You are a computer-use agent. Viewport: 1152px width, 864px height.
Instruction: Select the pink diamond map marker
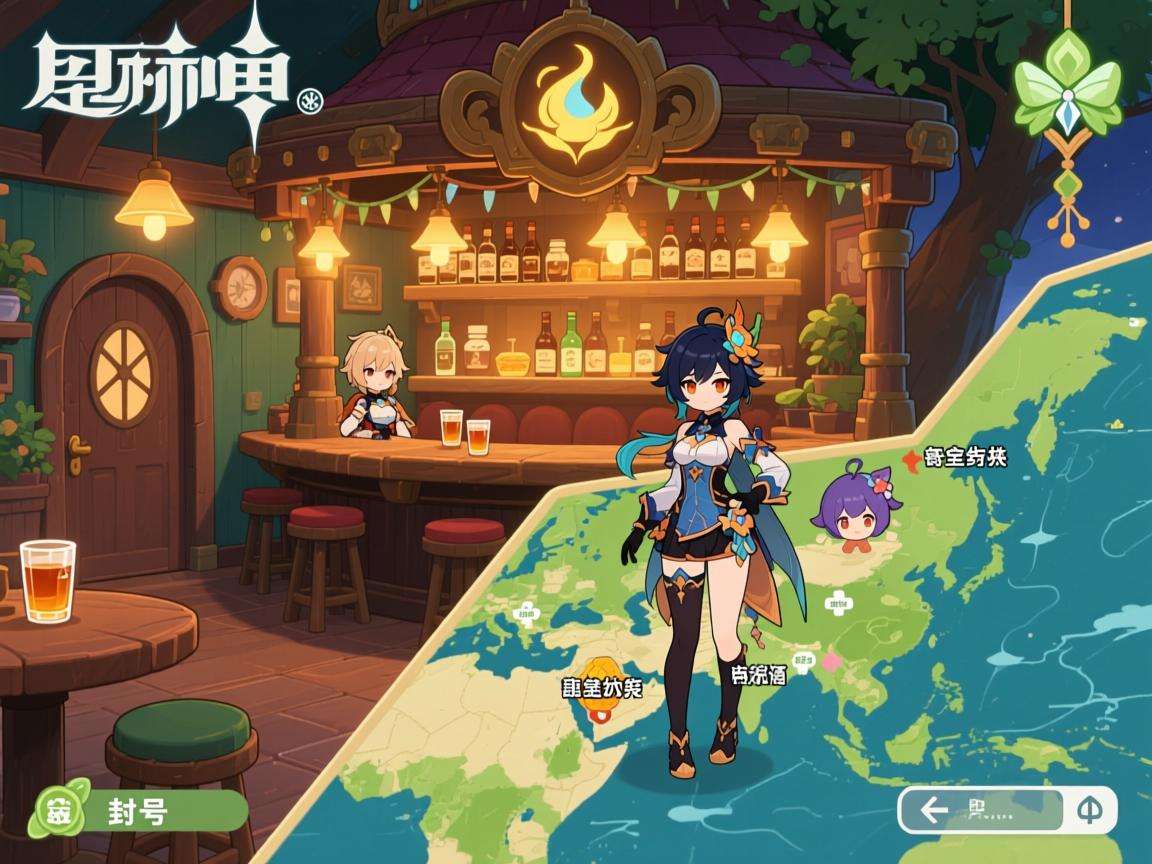(829, 661)
